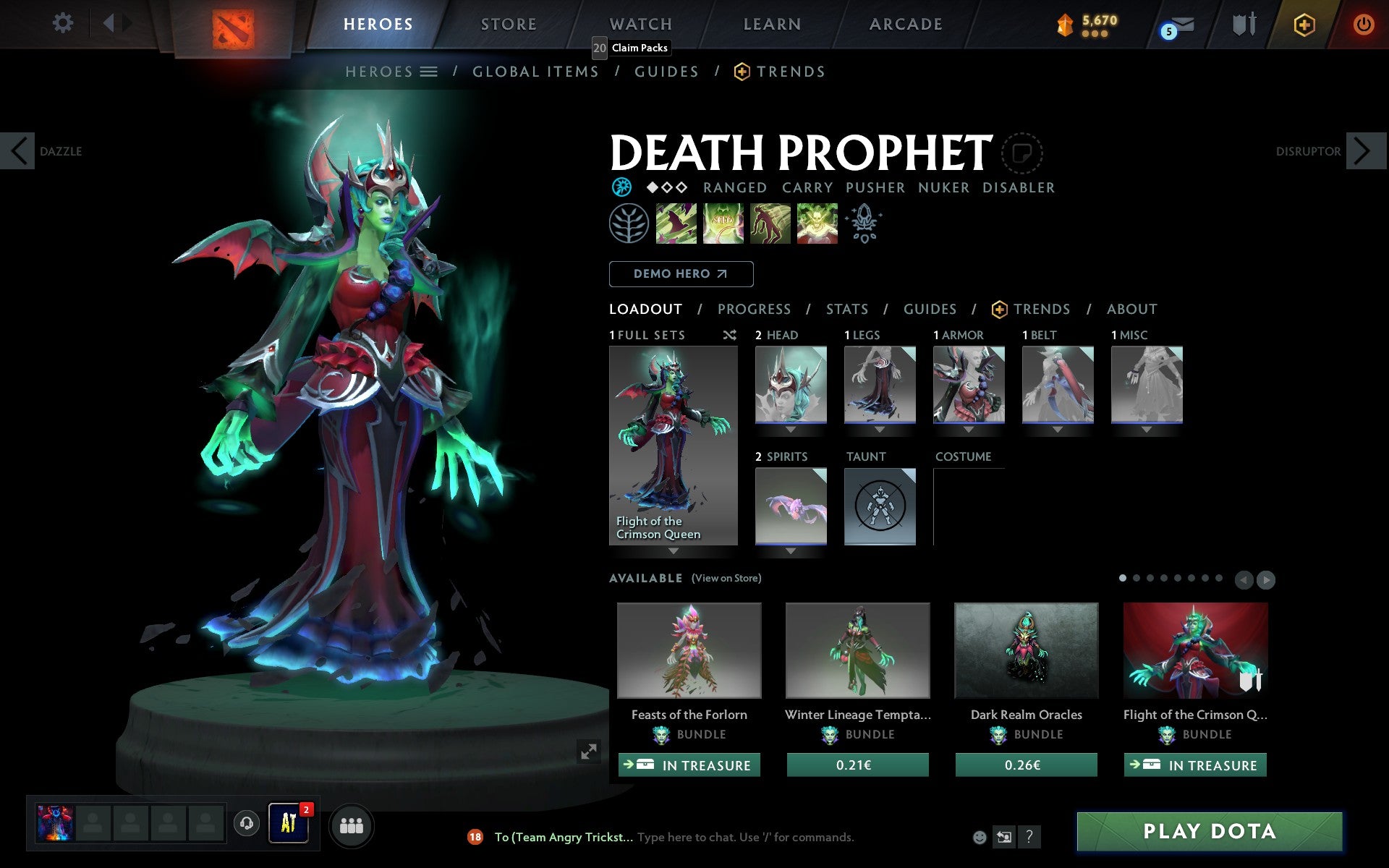Screen dimensions: 1389x868
Task: Open voice chat headset icon
Action: (245, 824)
